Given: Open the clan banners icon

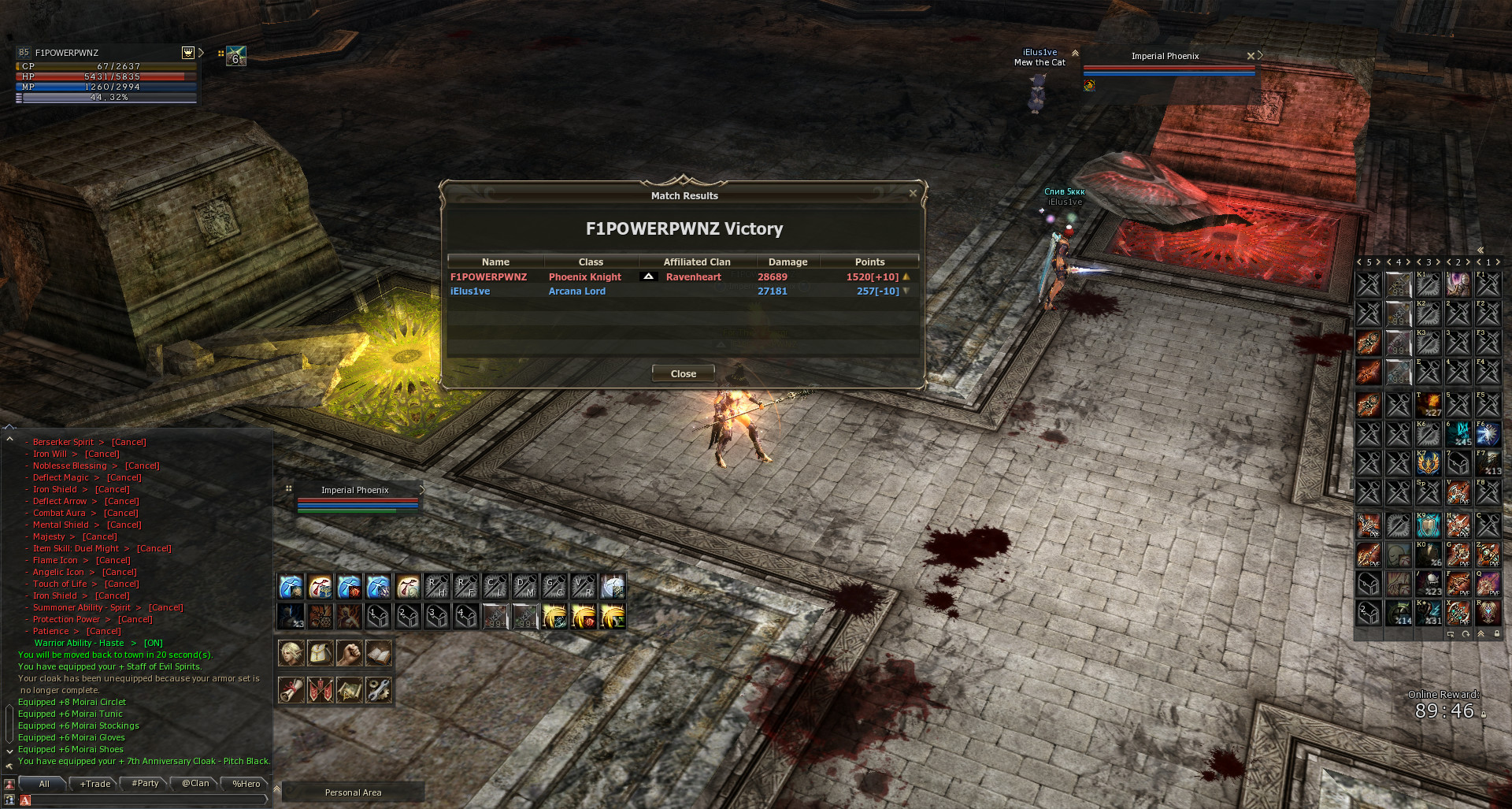Looking at the screenshot, I should [320, 690].
